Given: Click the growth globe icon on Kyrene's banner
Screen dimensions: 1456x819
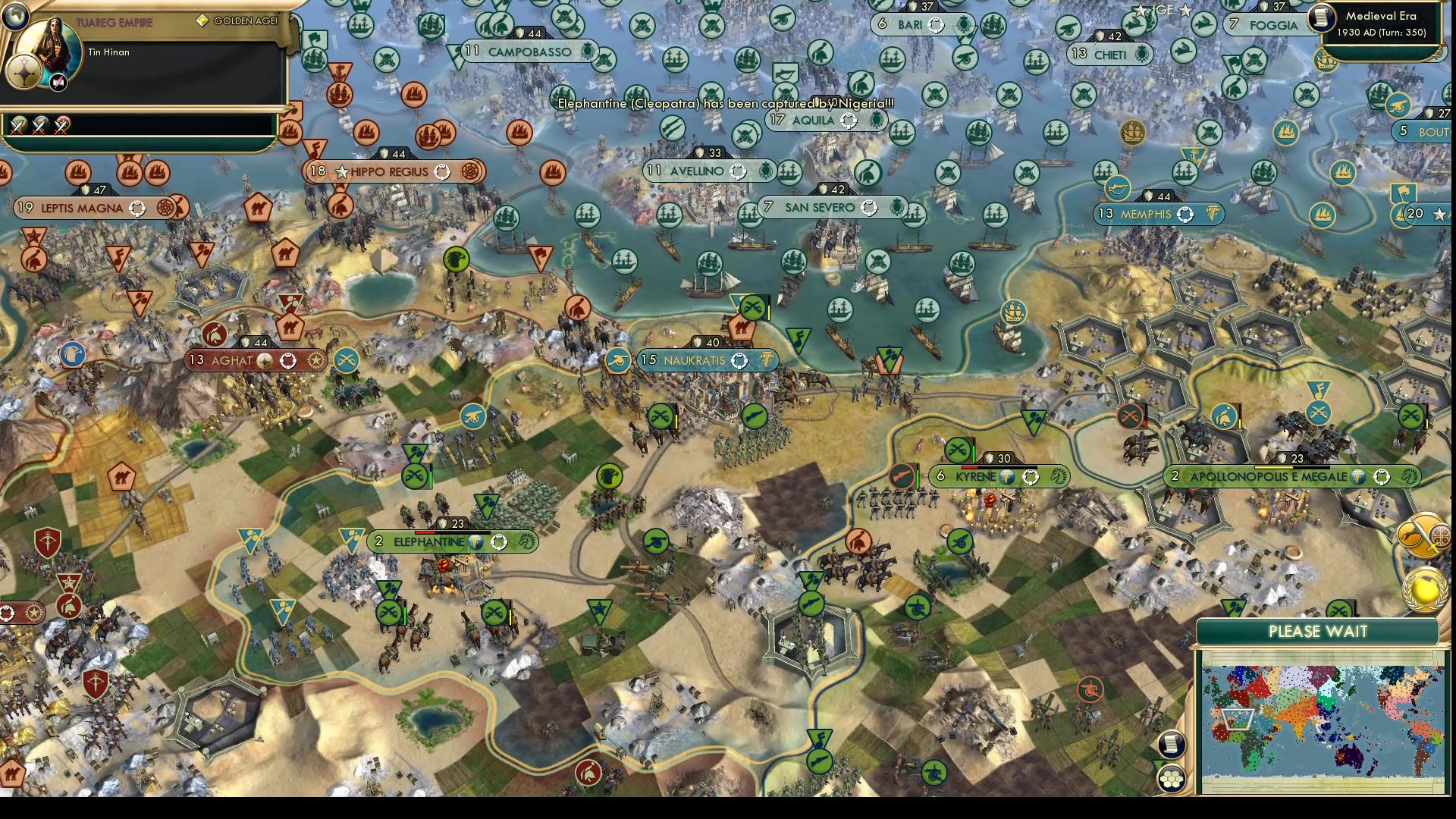Looking at the screenshot, I should 1009,478.
